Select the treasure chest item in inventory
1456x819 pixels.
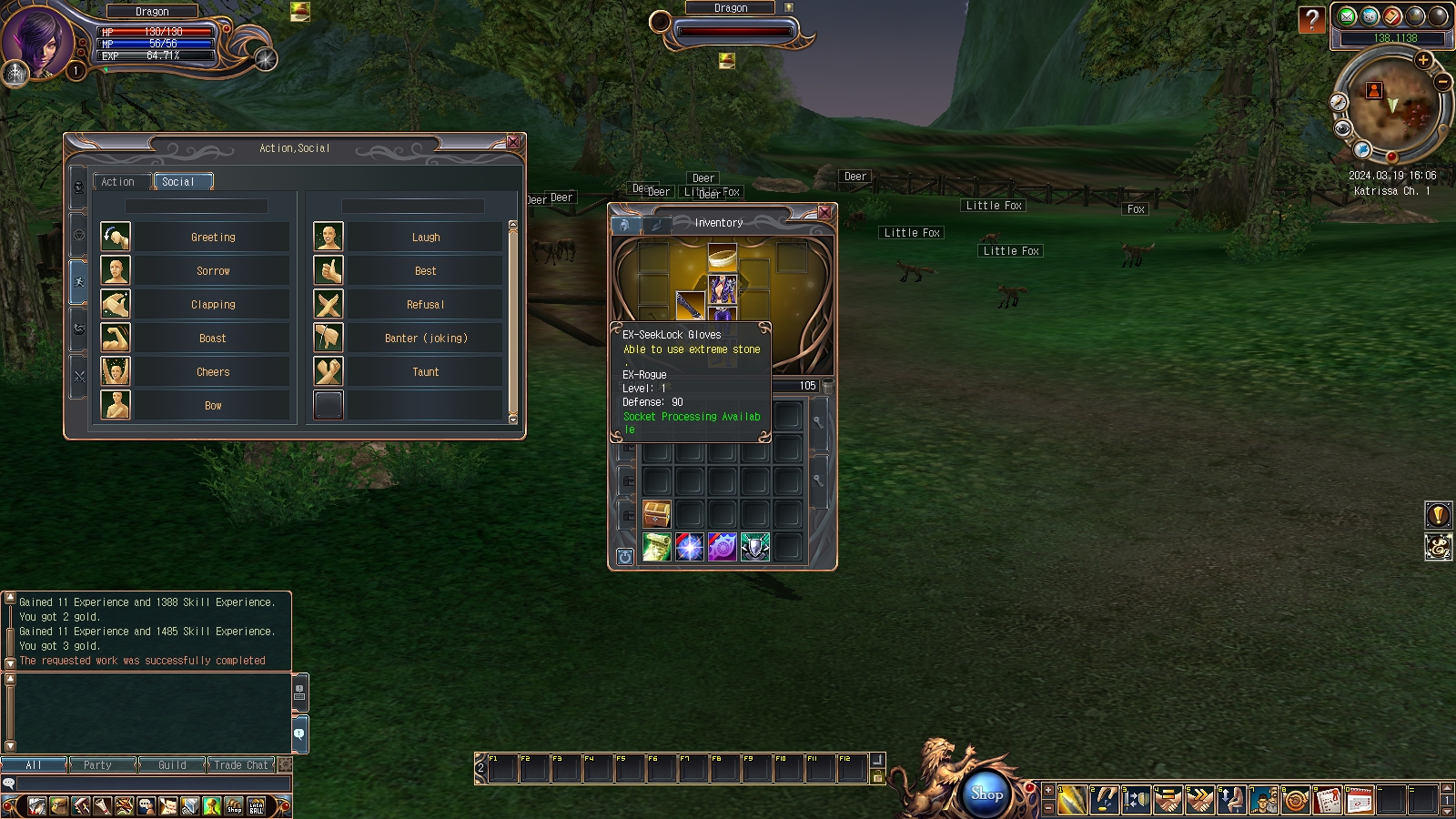point(657,514)
